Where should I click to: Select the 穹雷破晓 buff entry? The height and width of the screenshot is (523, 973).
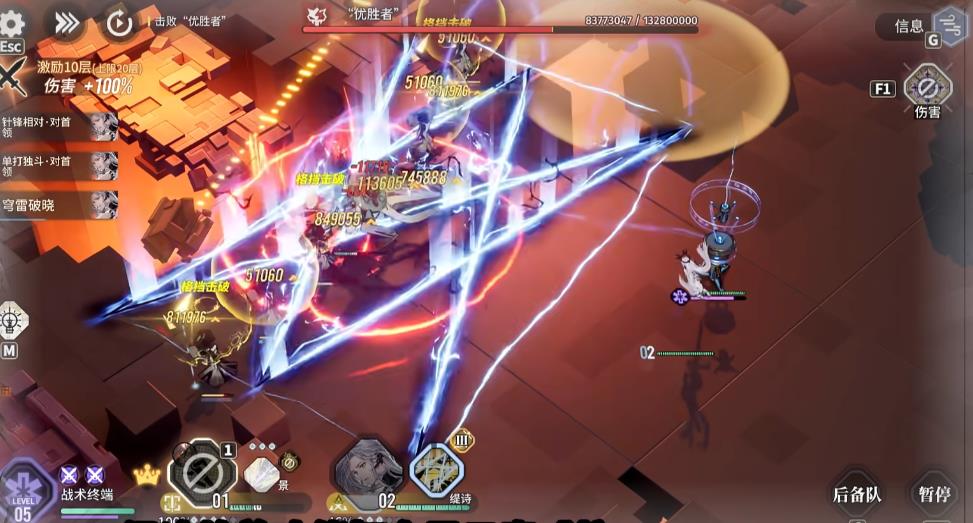[x=59, y=204]
